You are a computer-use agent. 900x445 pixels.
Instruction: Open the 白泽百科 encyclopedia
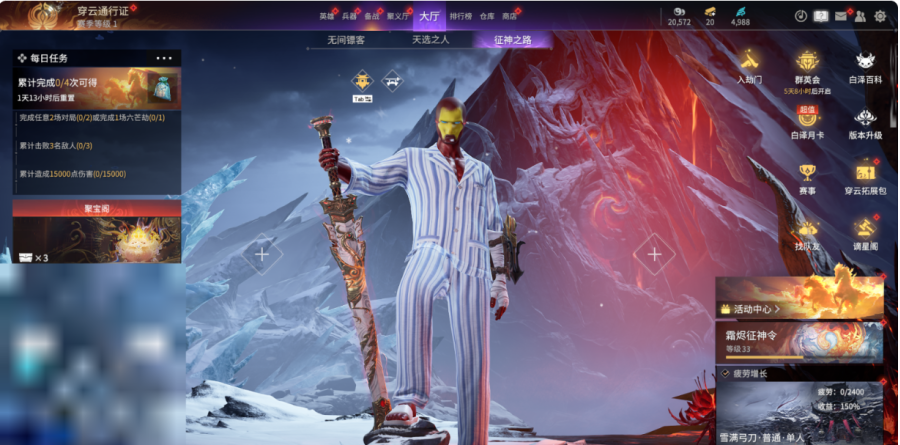(x=865, y=66)
